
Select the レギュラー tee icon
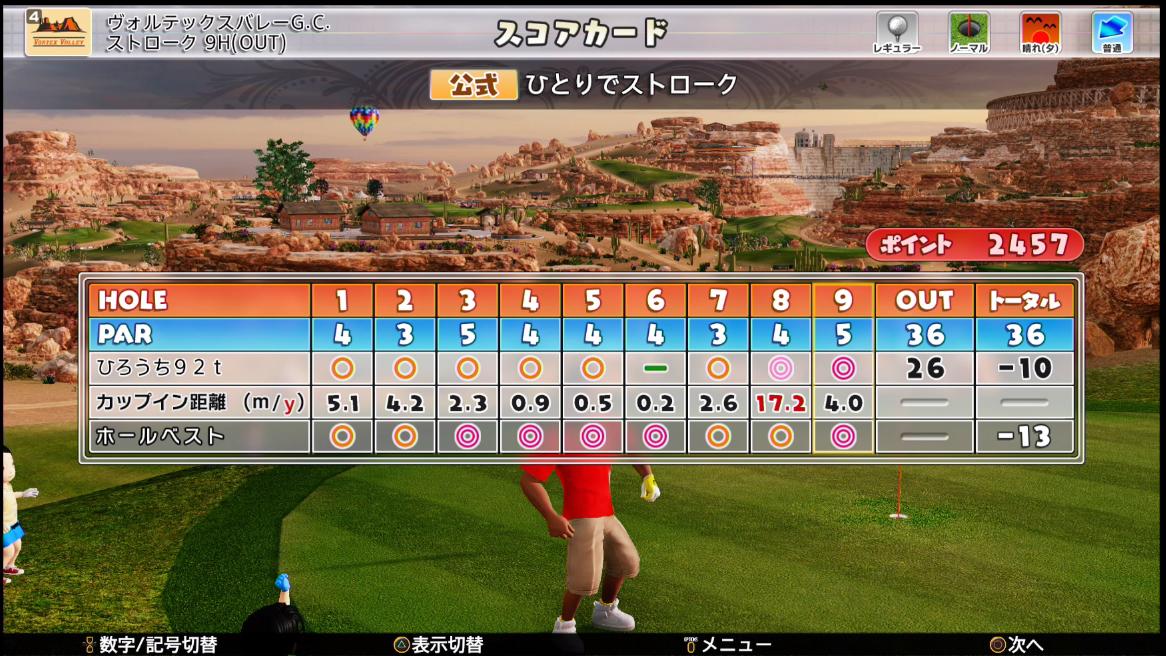[x=896, y=32]
